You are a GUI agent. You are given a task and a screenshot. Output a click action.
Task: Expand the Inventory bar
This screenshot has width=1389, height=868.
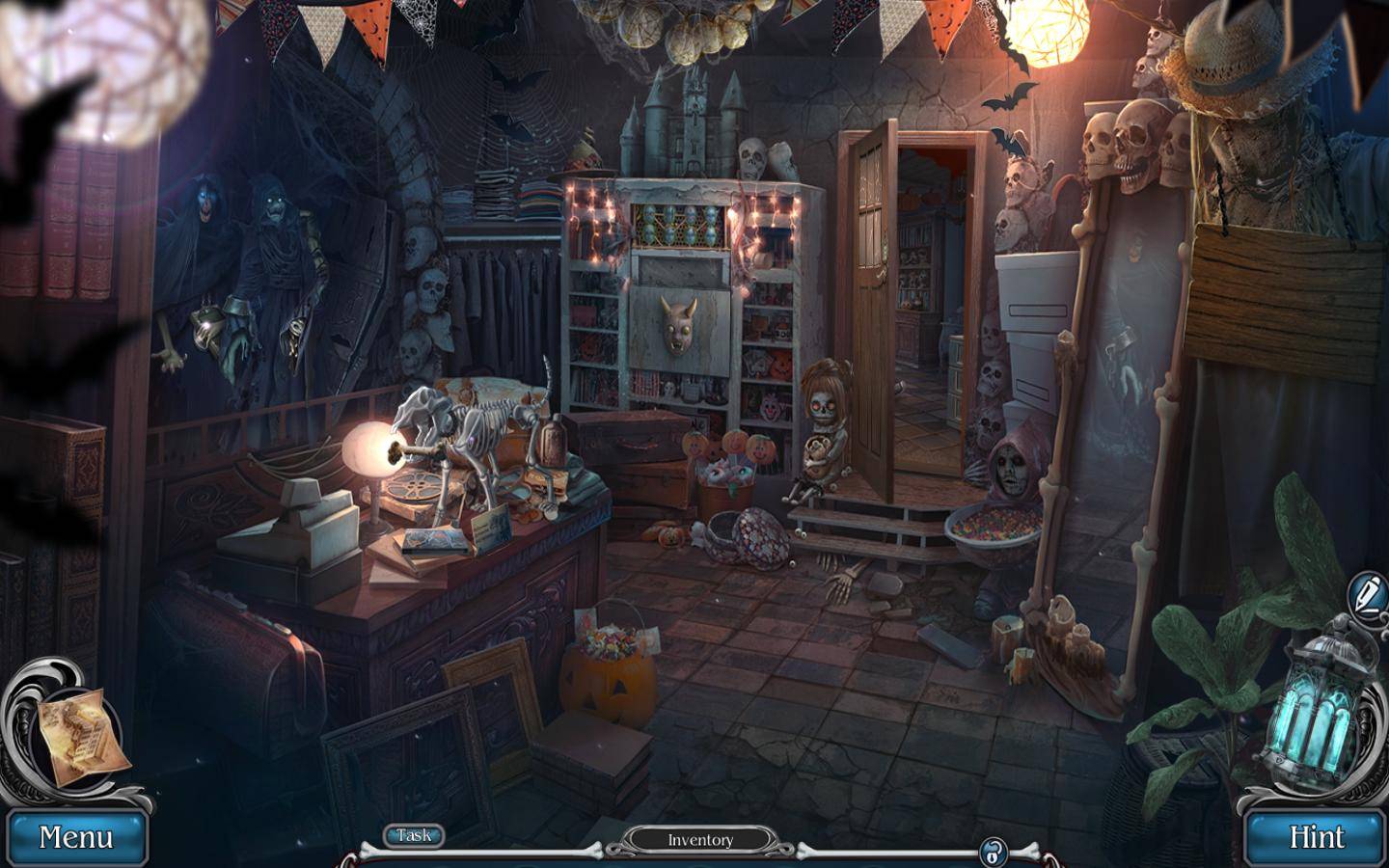pos(700,840)
